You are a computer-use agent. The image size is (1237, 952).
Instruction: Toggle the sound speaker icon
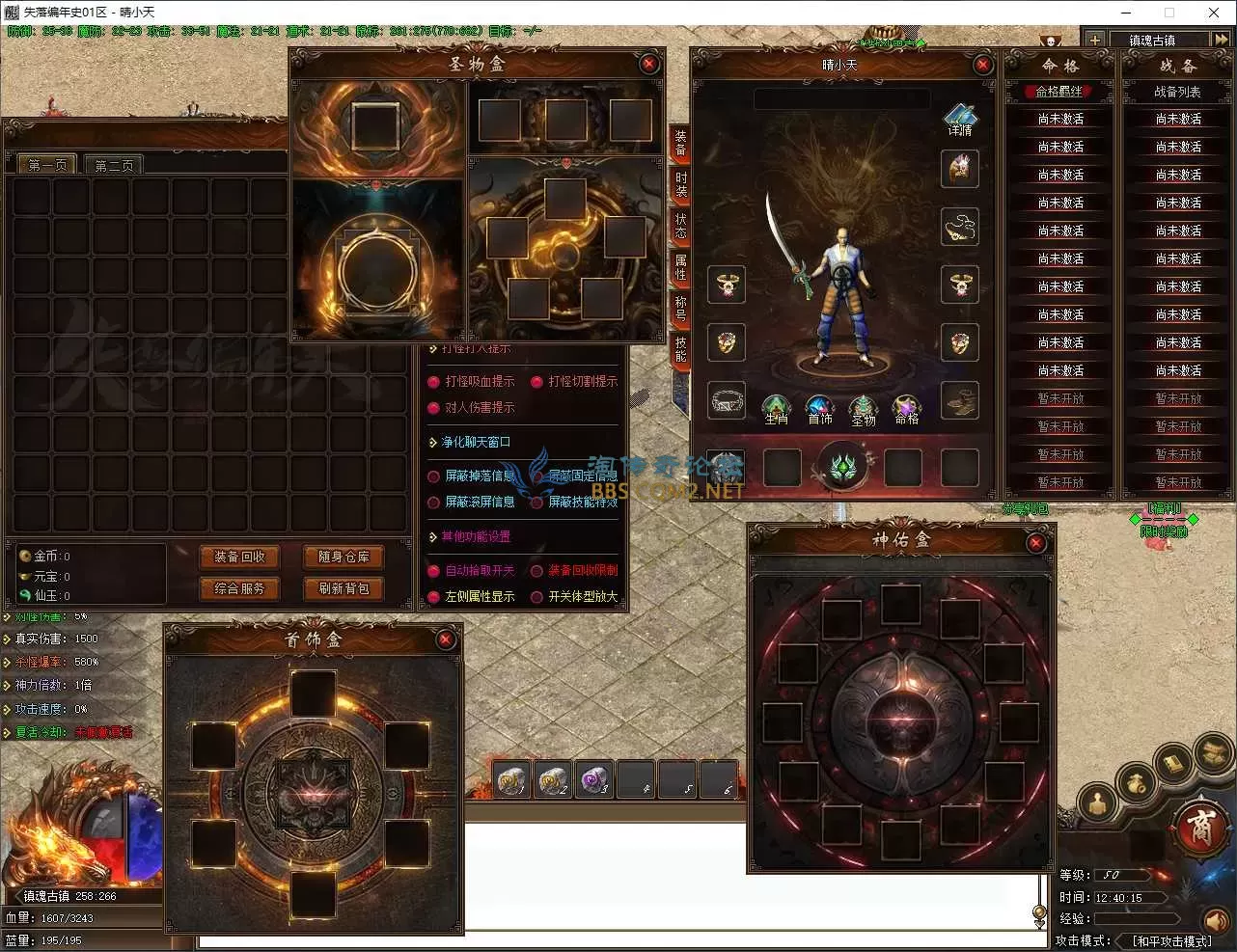coord(1215,920)
